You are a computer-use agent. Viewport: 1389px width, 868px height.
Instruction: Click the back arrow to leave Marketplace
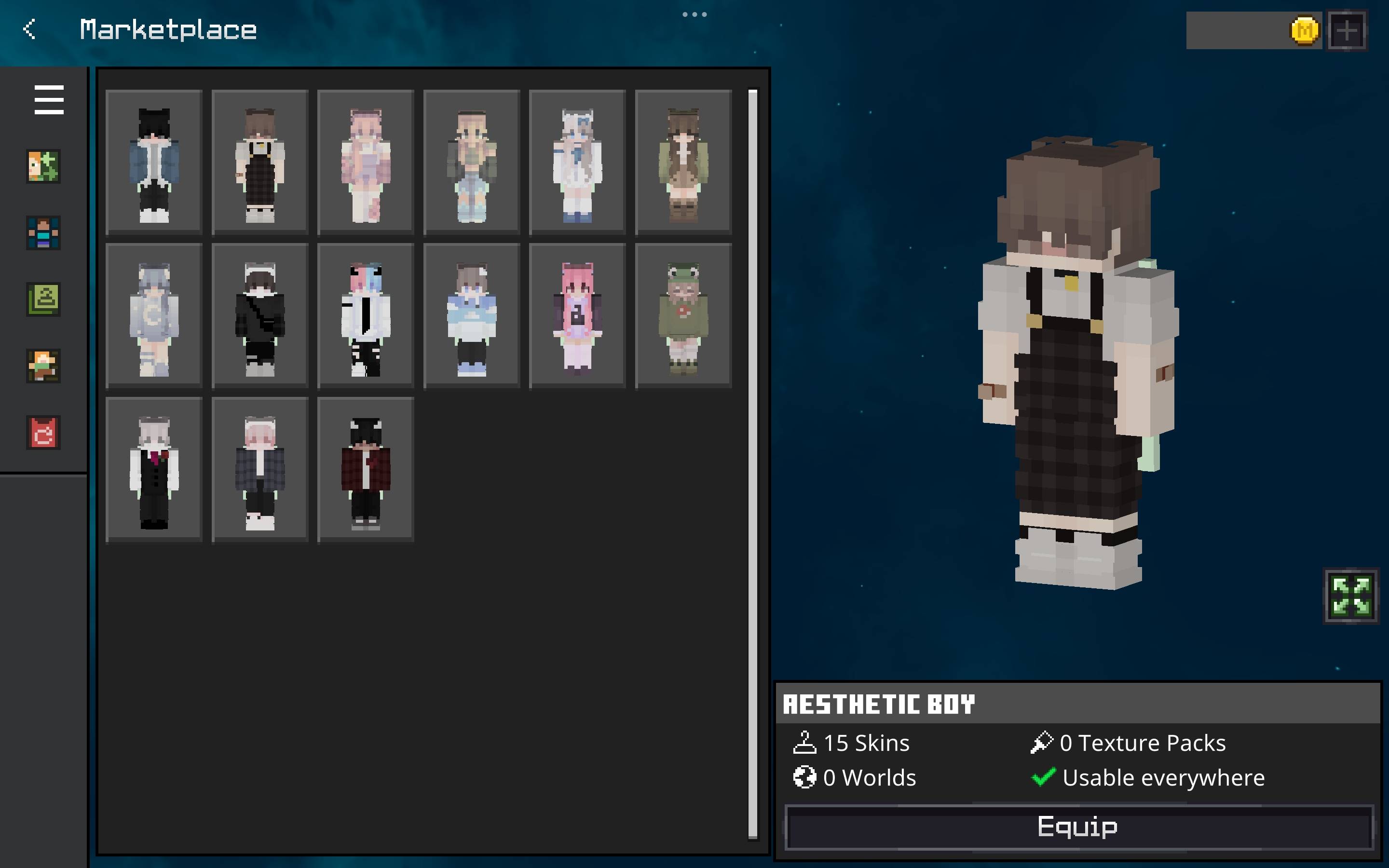coord(29,29)
